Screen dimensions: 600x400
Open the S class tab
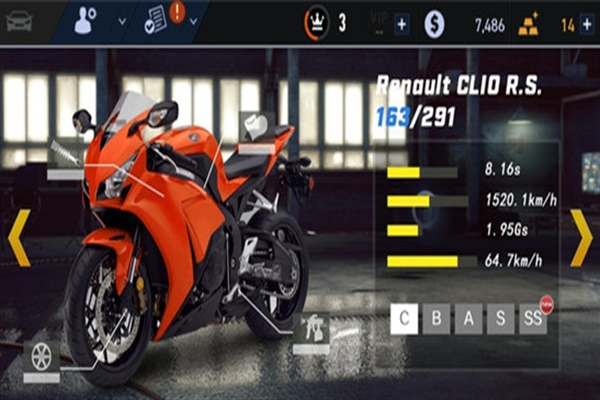point(501,320)
